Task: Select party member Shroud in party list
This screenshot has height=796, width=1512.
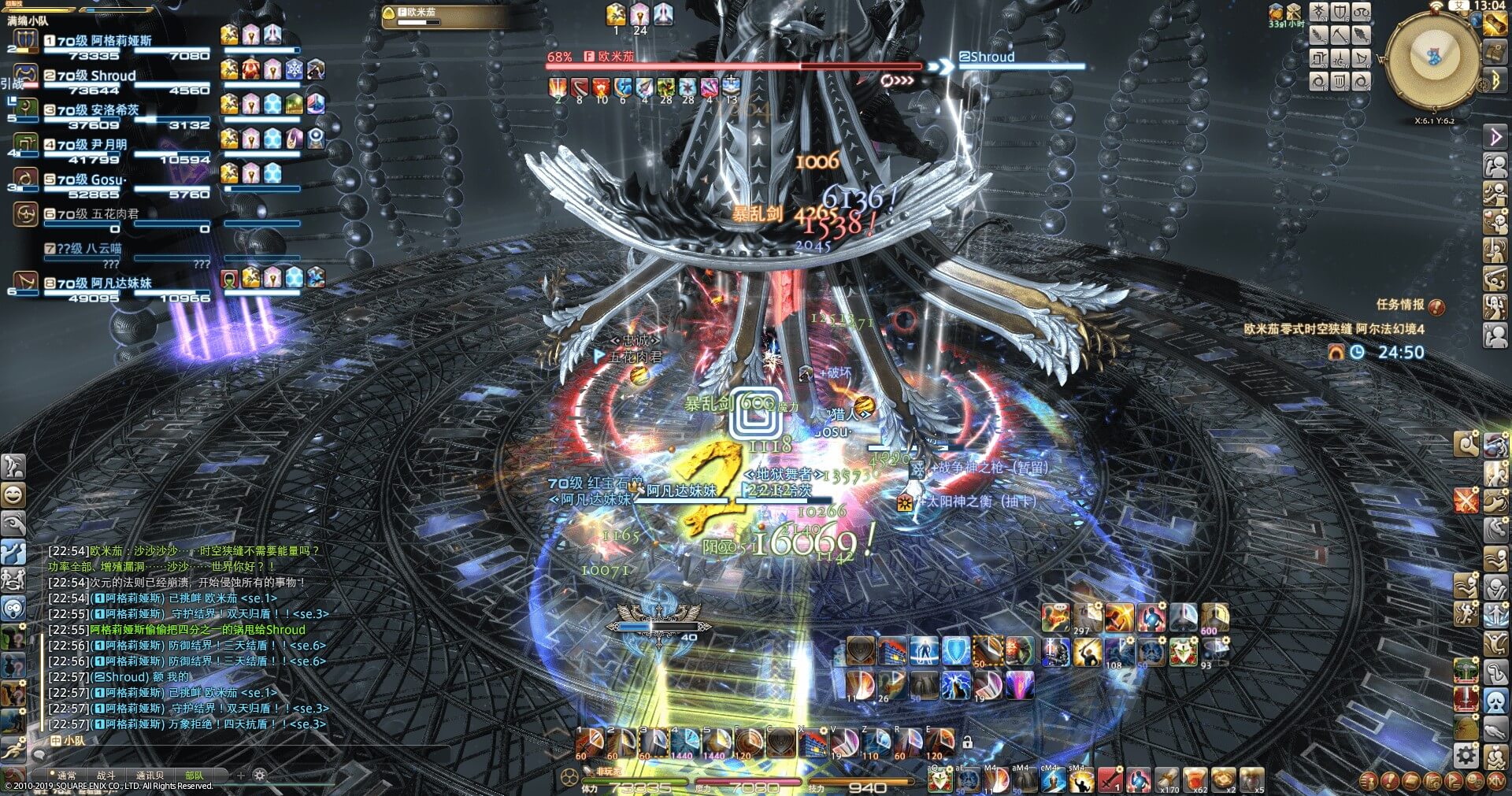Action: (x=96, y=76)
